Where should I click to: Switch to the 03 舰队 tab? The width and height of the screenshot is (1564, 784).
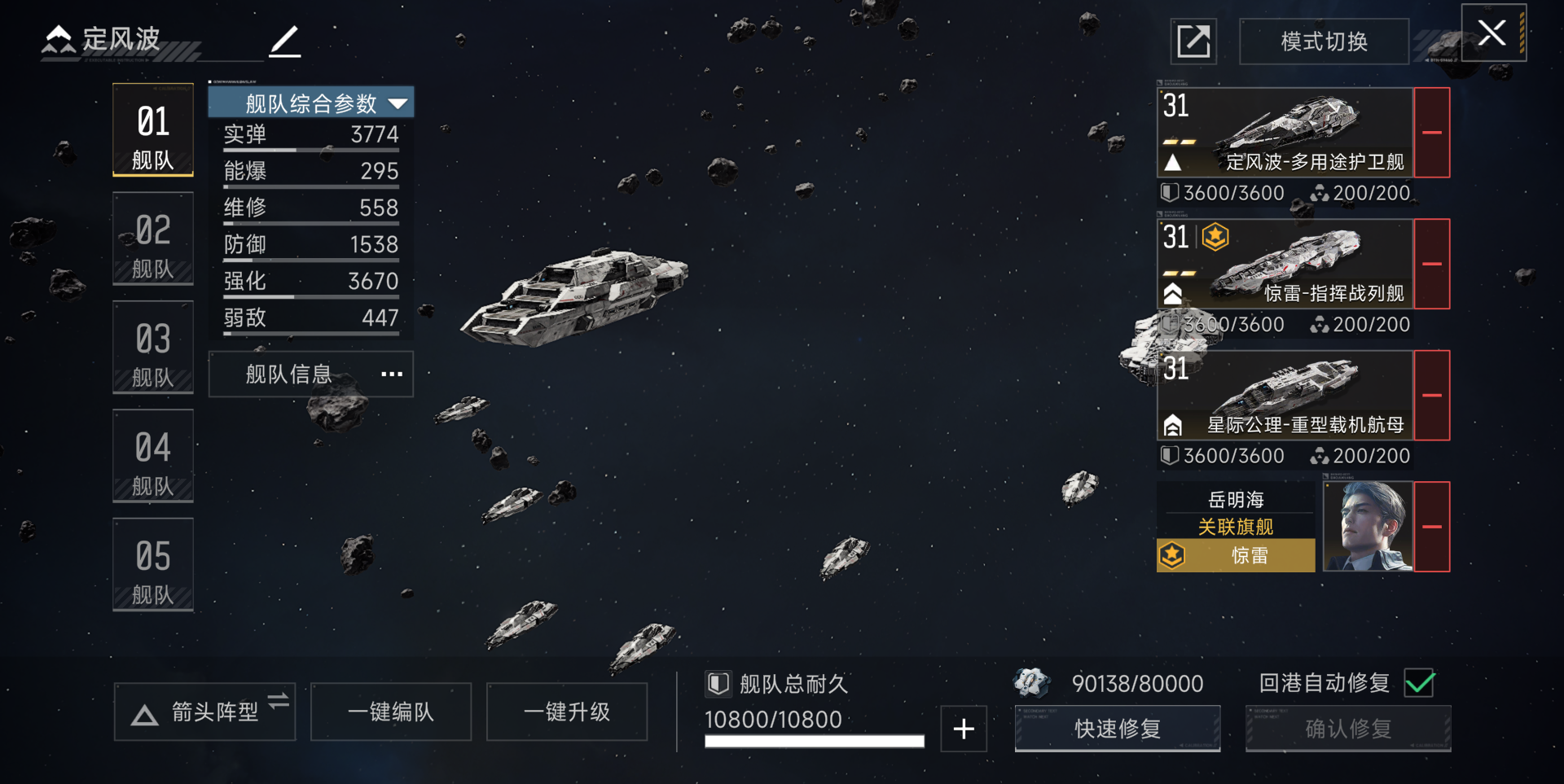coord(153,348)
